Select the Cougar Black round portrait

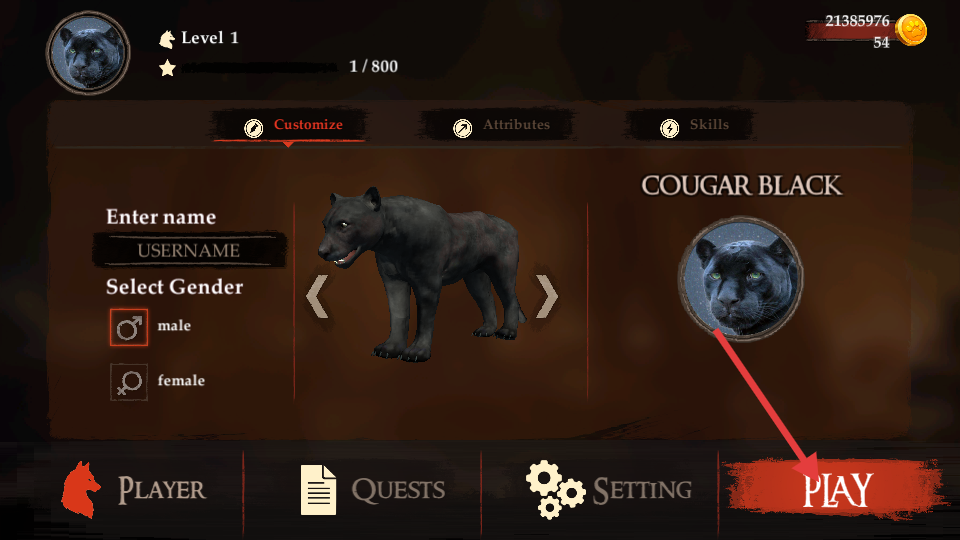[740, 280]
